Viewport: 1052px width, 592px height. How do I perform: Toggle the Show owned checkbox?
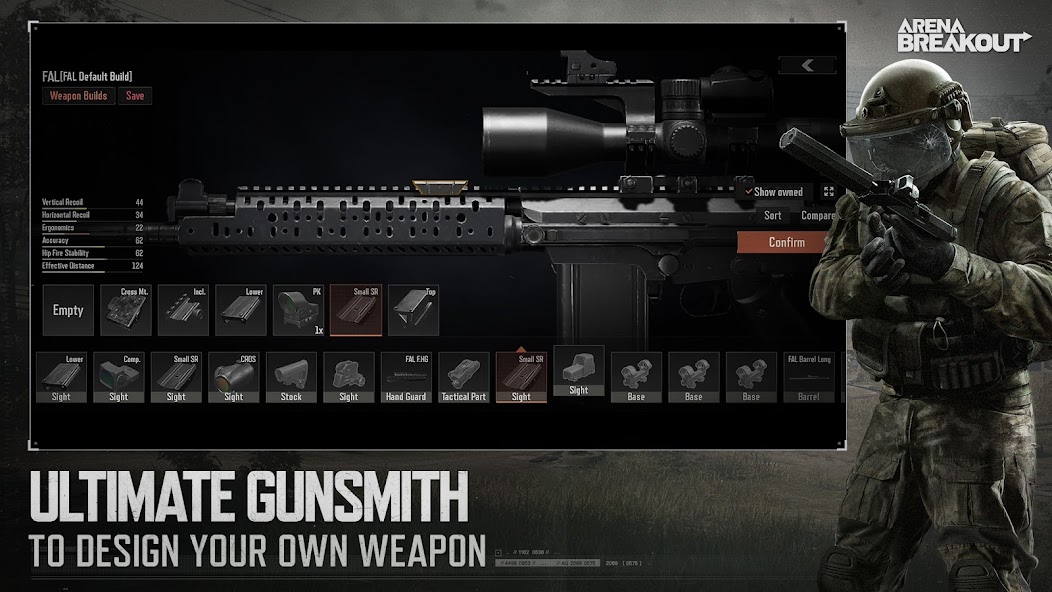pos(749,191)
